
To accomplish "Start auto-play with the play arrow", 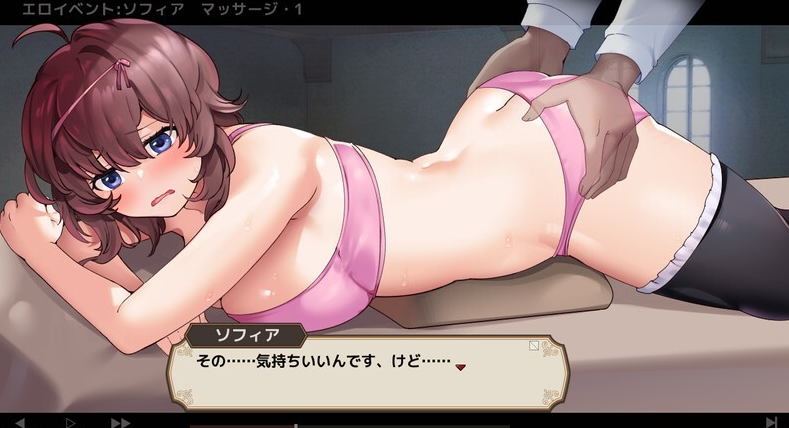I will tap(70, 423).
